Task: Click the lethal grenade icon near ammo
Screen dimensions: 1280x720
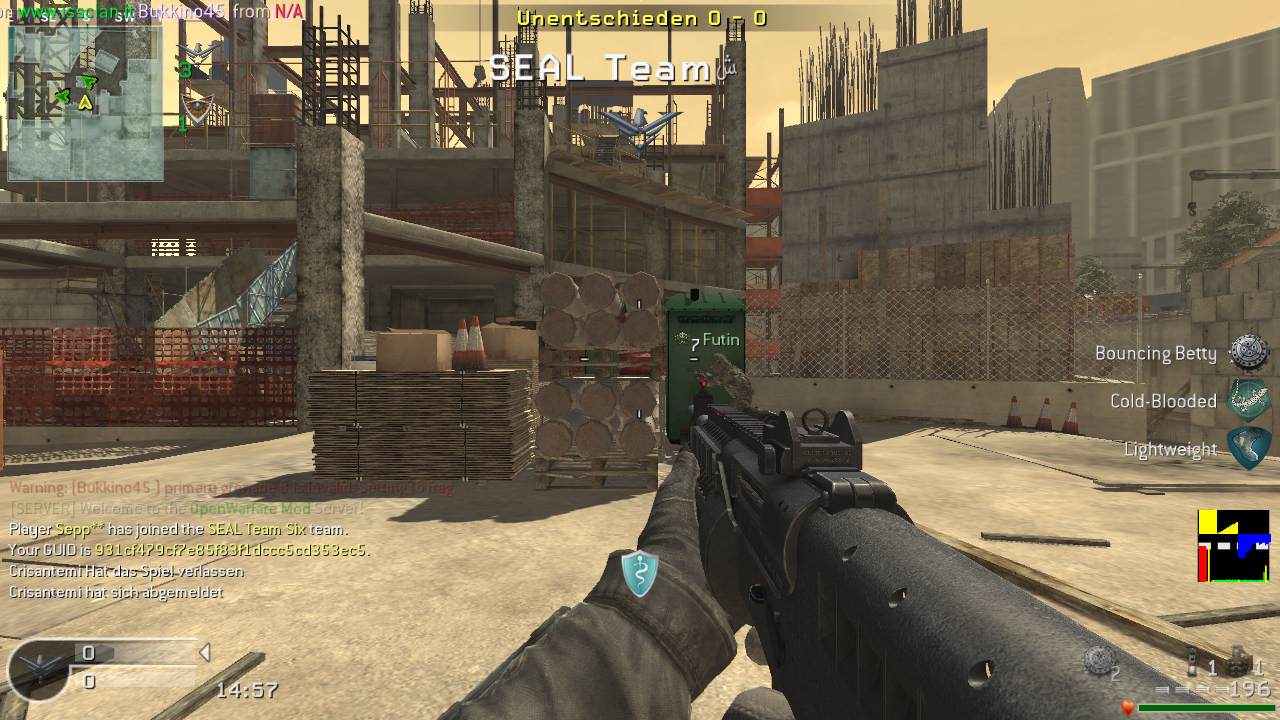Action: (1099, 659)
